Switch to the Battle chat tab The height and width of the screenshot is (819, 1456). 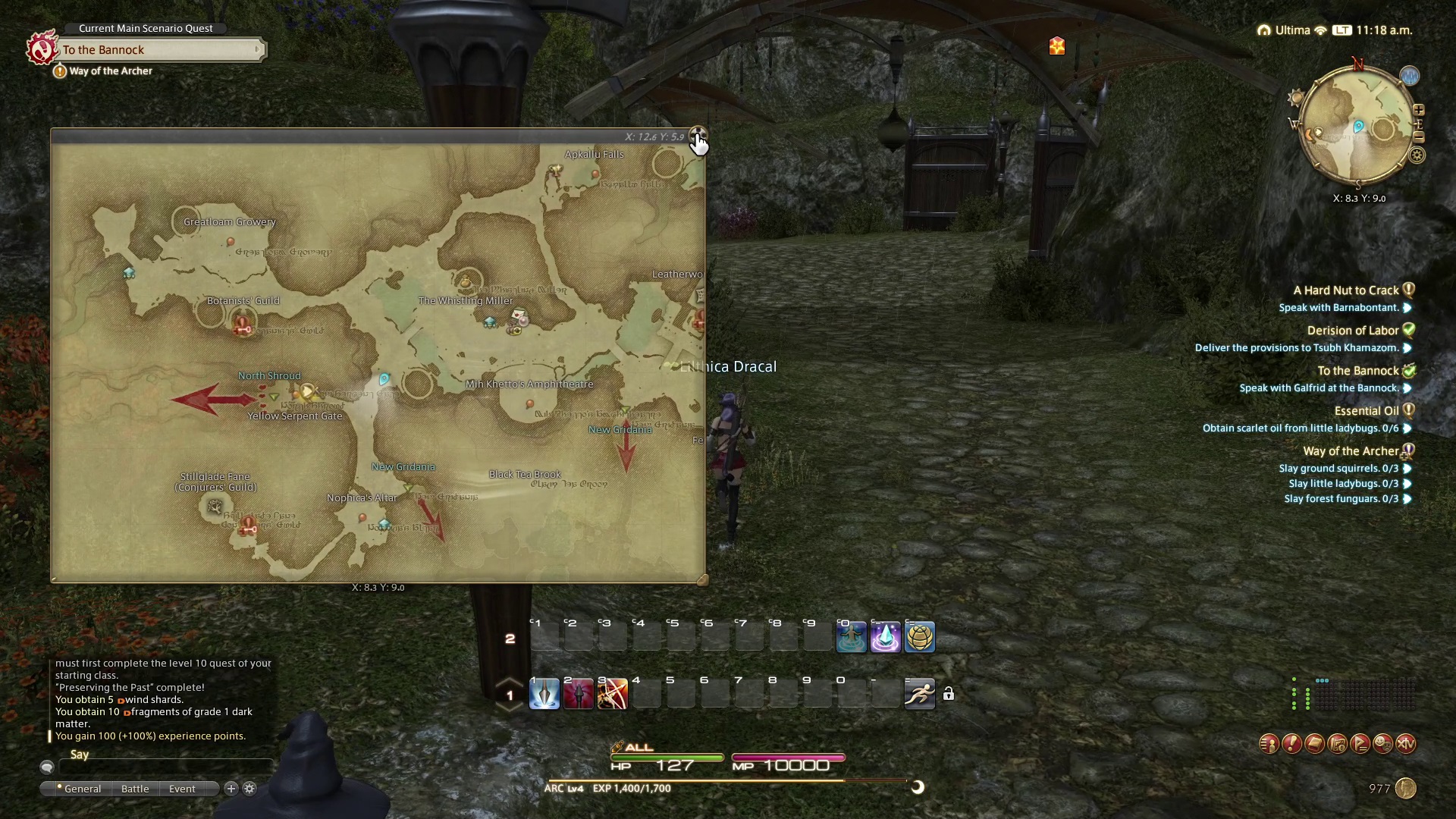(135, 789)
